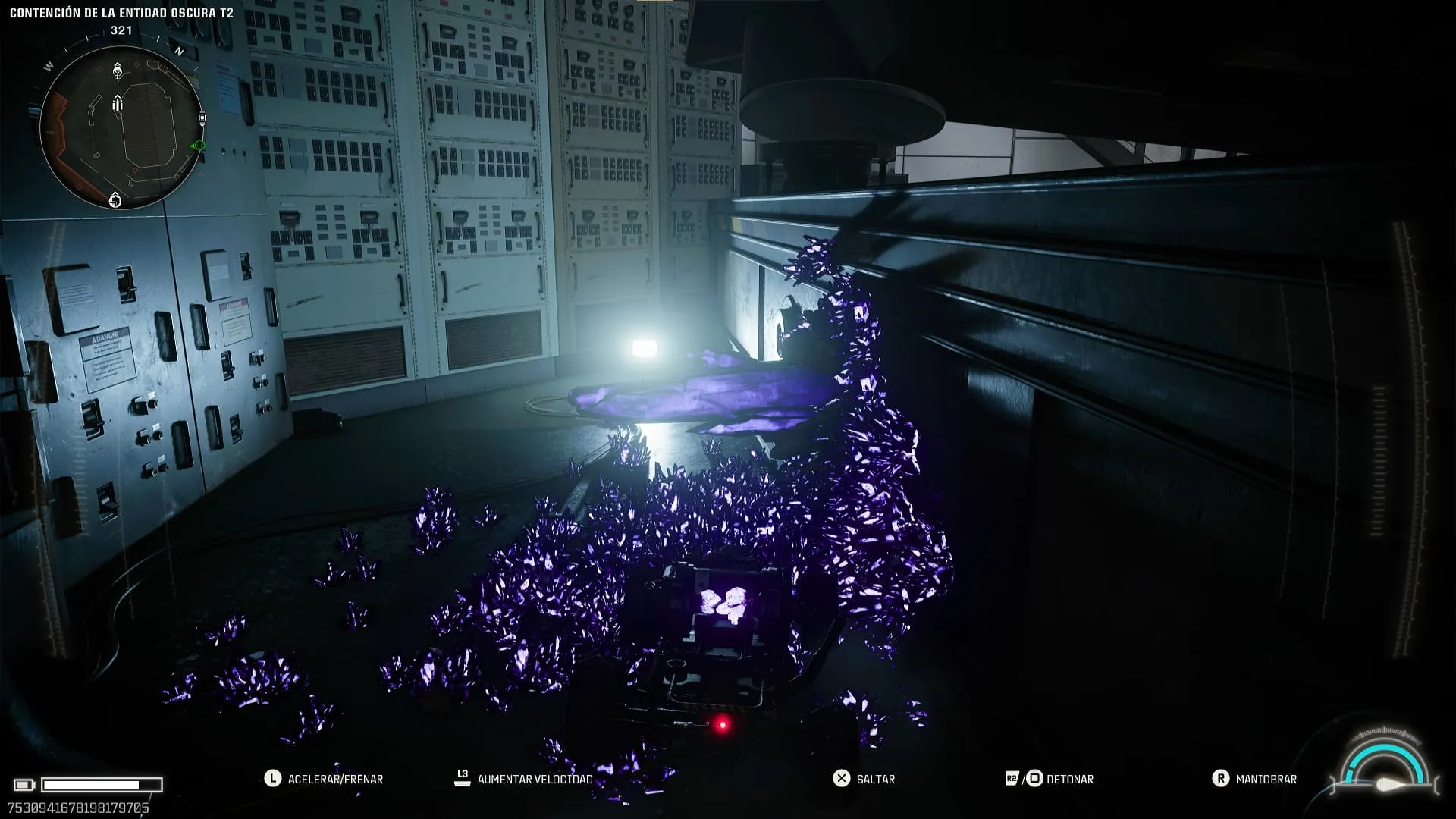Select the ammo bullets marker on minimap
The image size is (1456, 819).
pos(118,104)
